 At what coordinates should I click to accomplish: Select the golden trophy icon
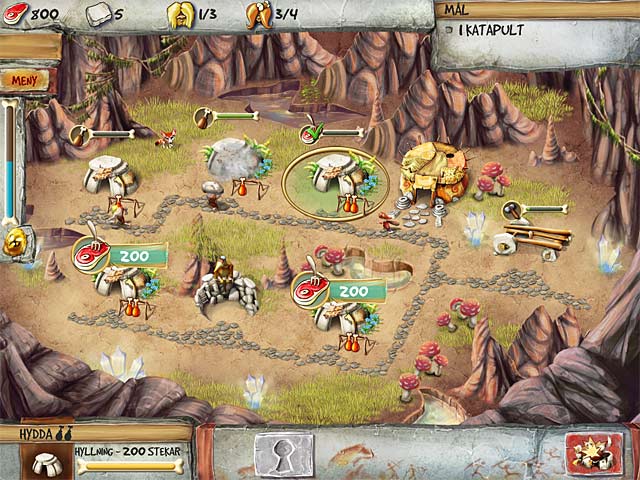(x=16, y=242)
